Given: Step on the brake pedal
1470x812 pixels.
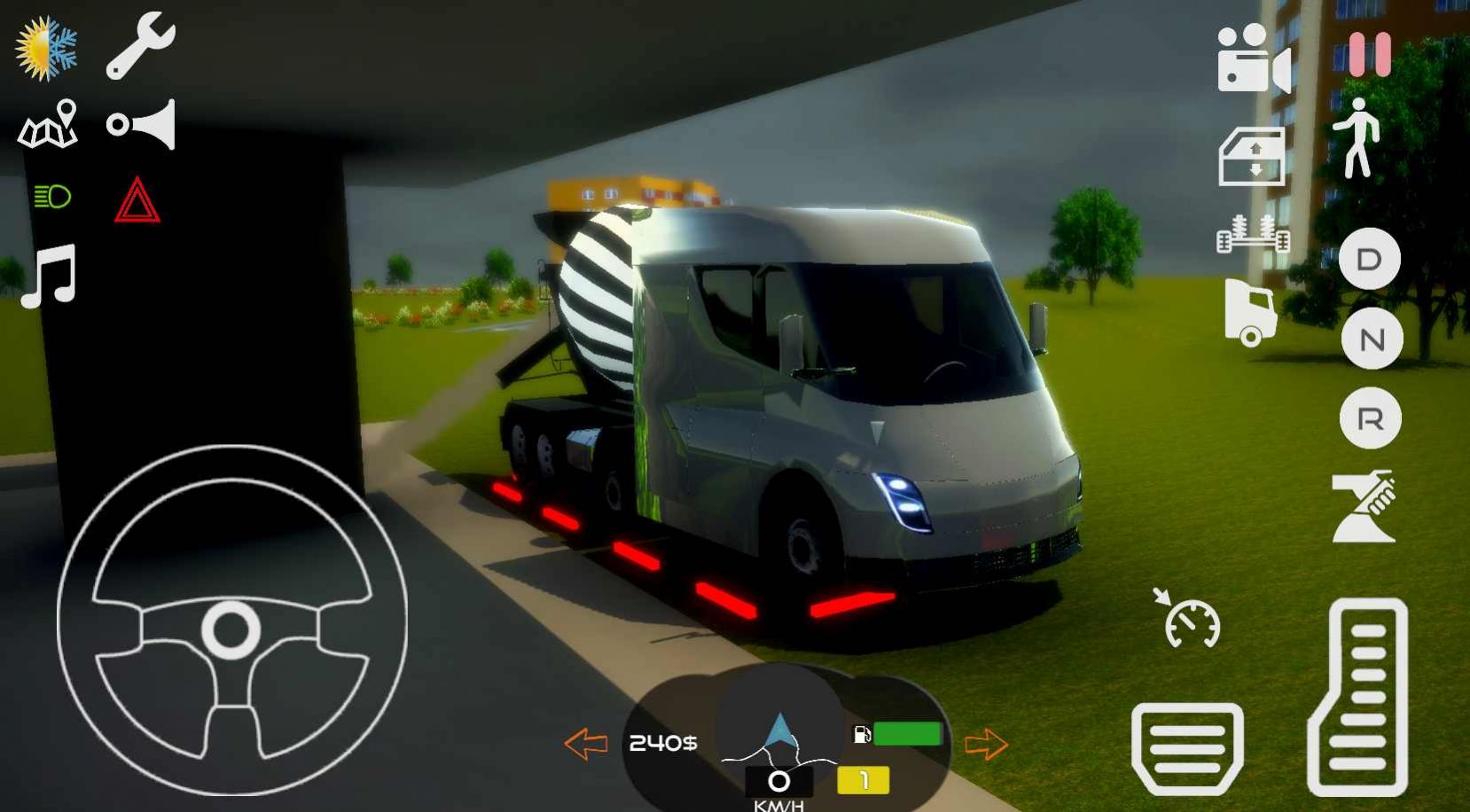Looking at the screenshot, I should [x=1187, y=748].
